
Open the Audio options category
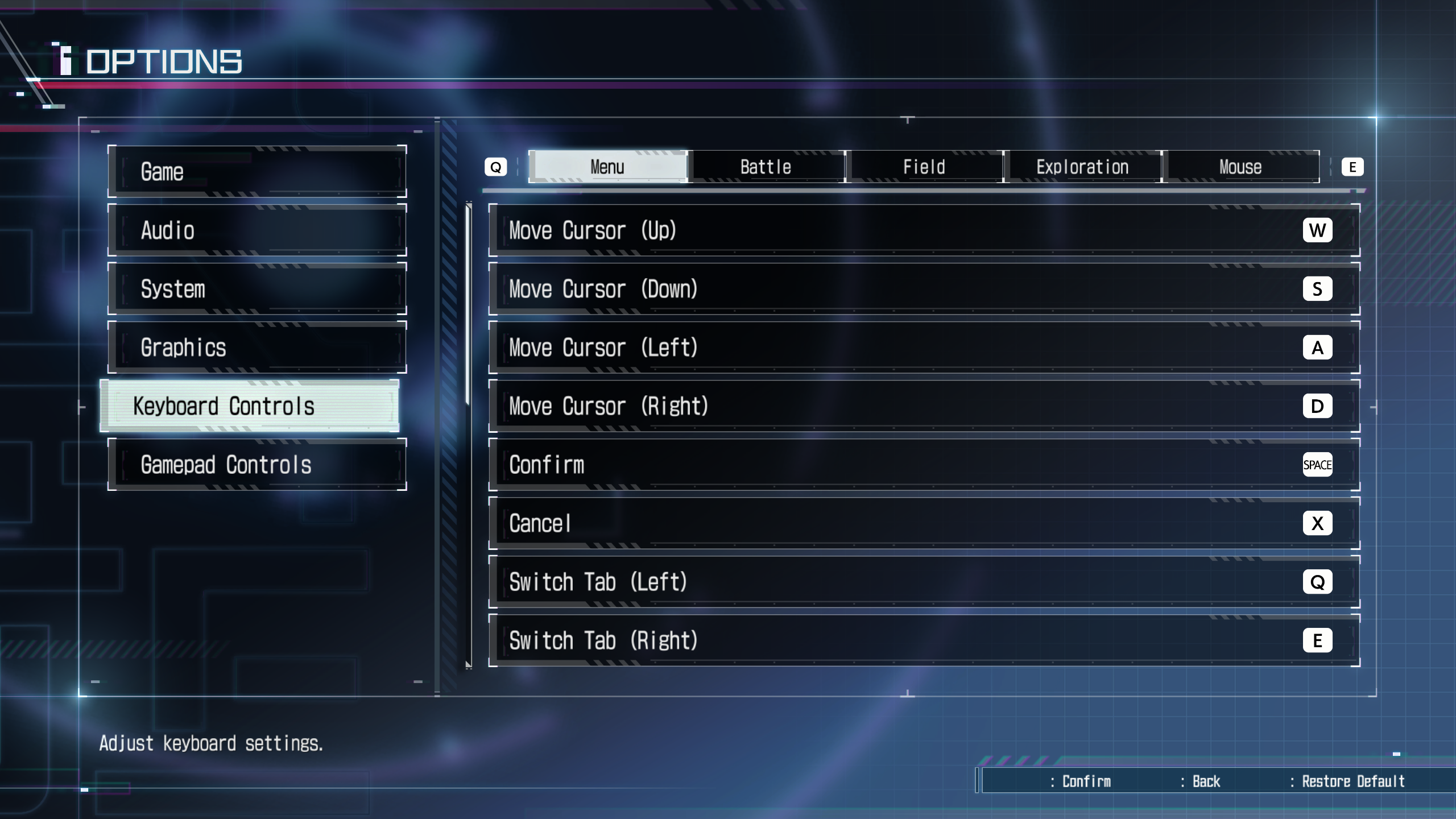(257, 230)
